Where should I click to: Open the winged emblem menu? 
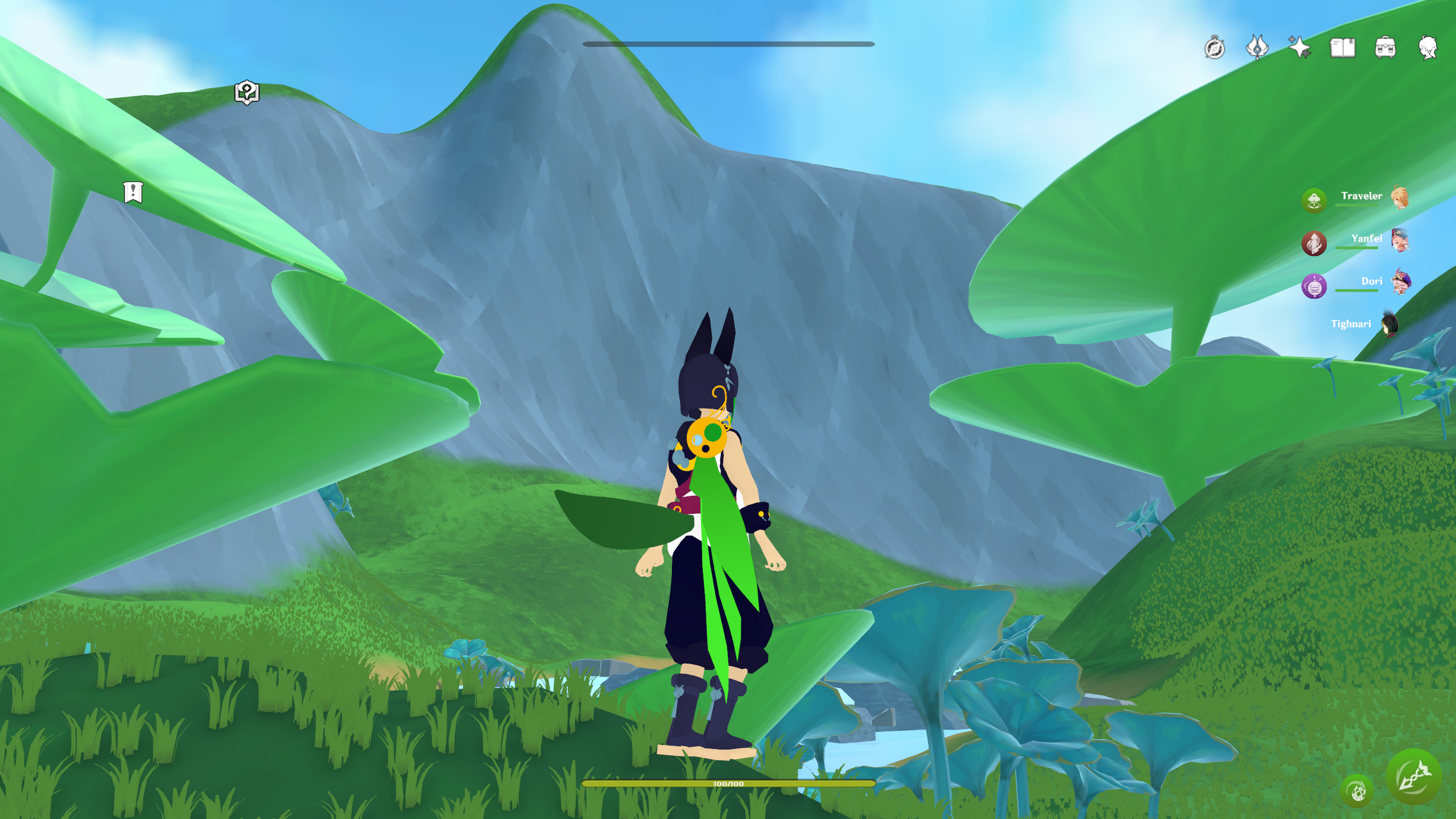(x=1257, y=48)
